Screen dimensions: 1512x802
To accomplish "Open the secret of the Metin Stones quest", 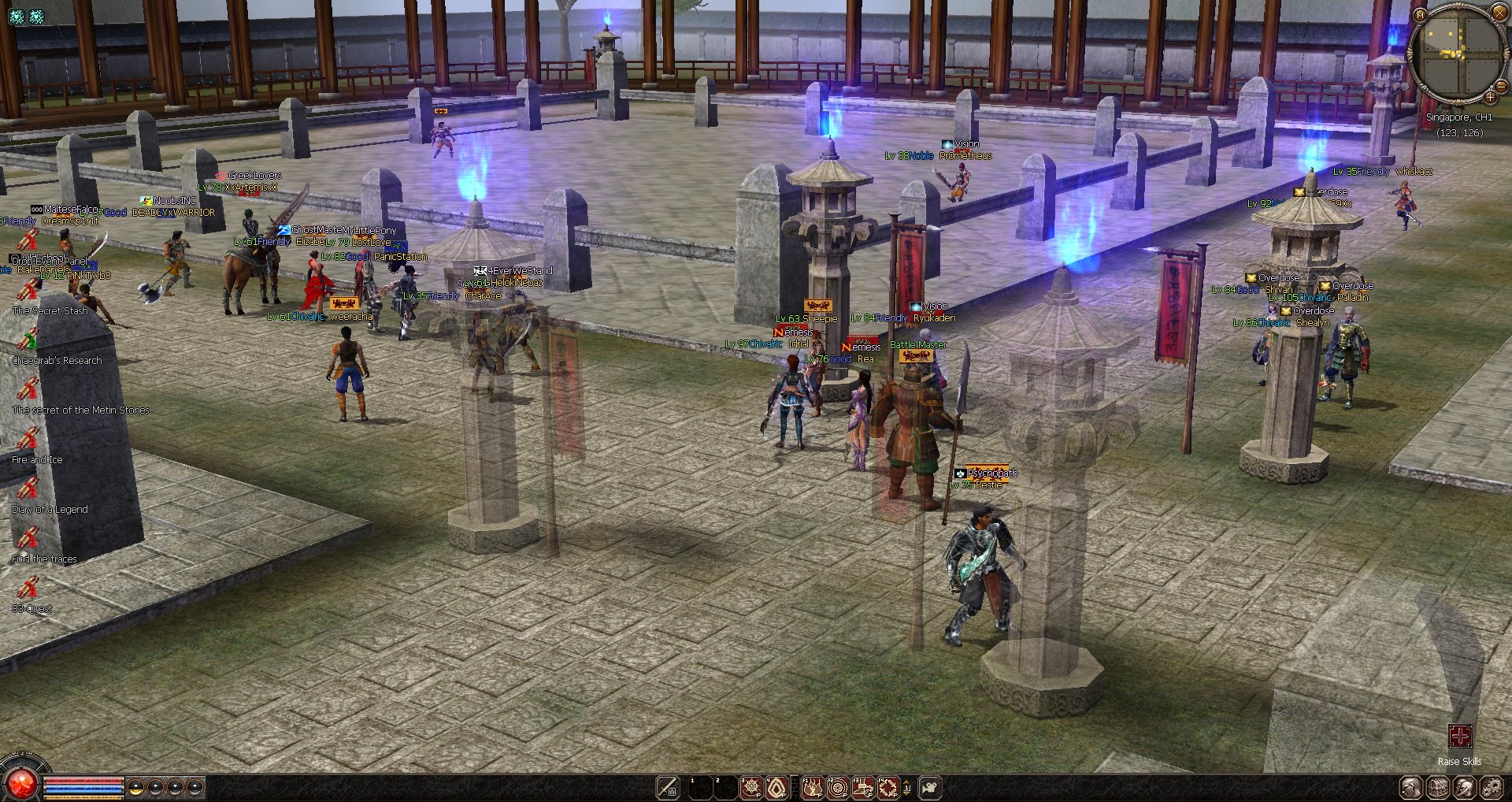I will [x=28, y=390].
